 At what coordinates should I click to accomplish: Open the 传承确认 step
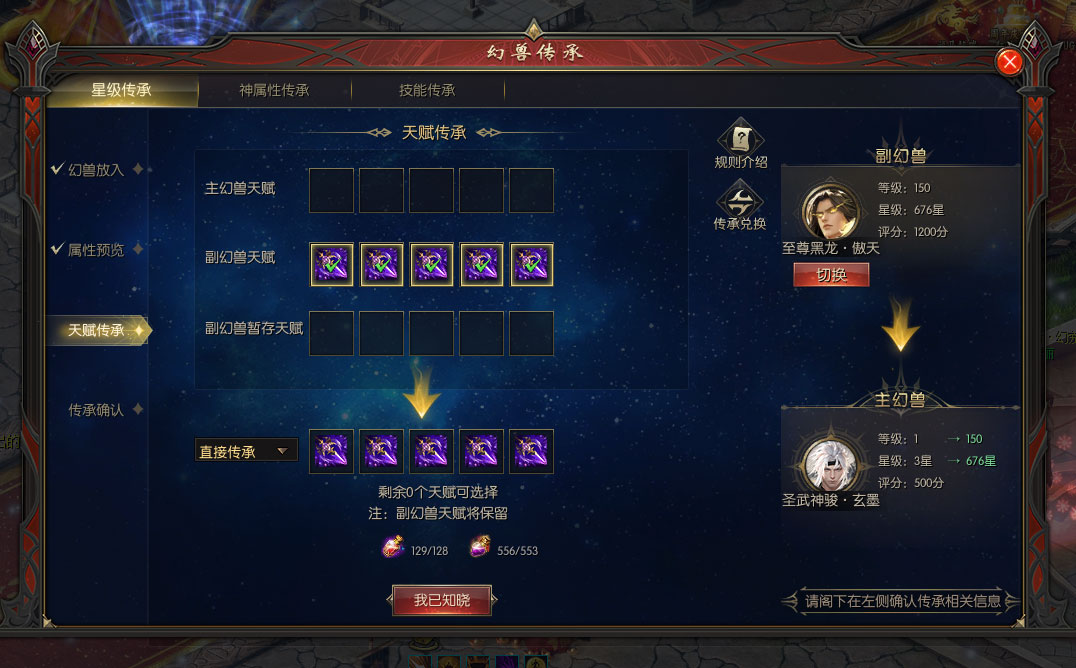[x=96, y=410]
